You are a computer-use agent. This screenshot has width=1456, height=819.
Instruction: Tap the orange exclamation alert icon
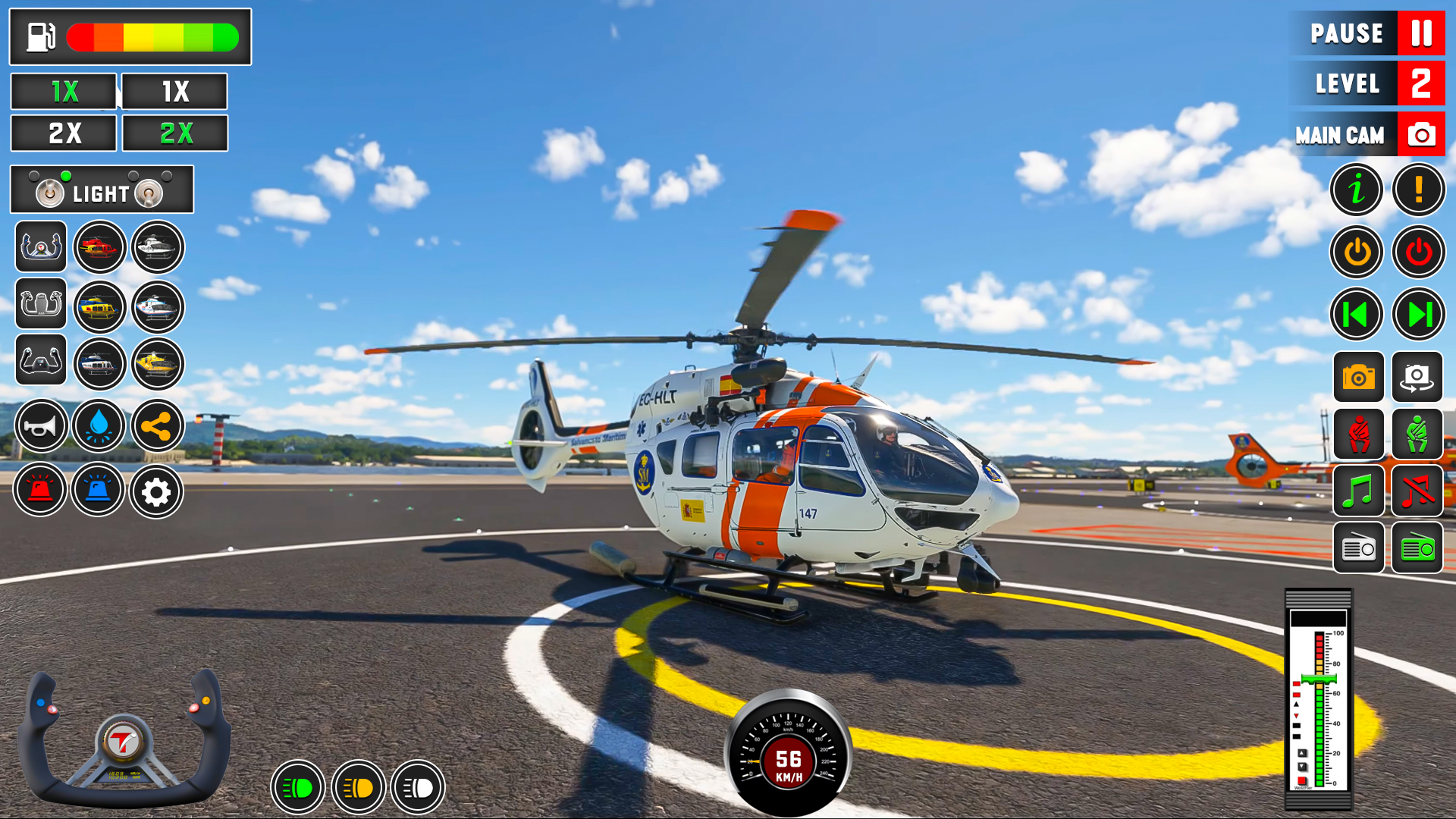(1418, 190)
